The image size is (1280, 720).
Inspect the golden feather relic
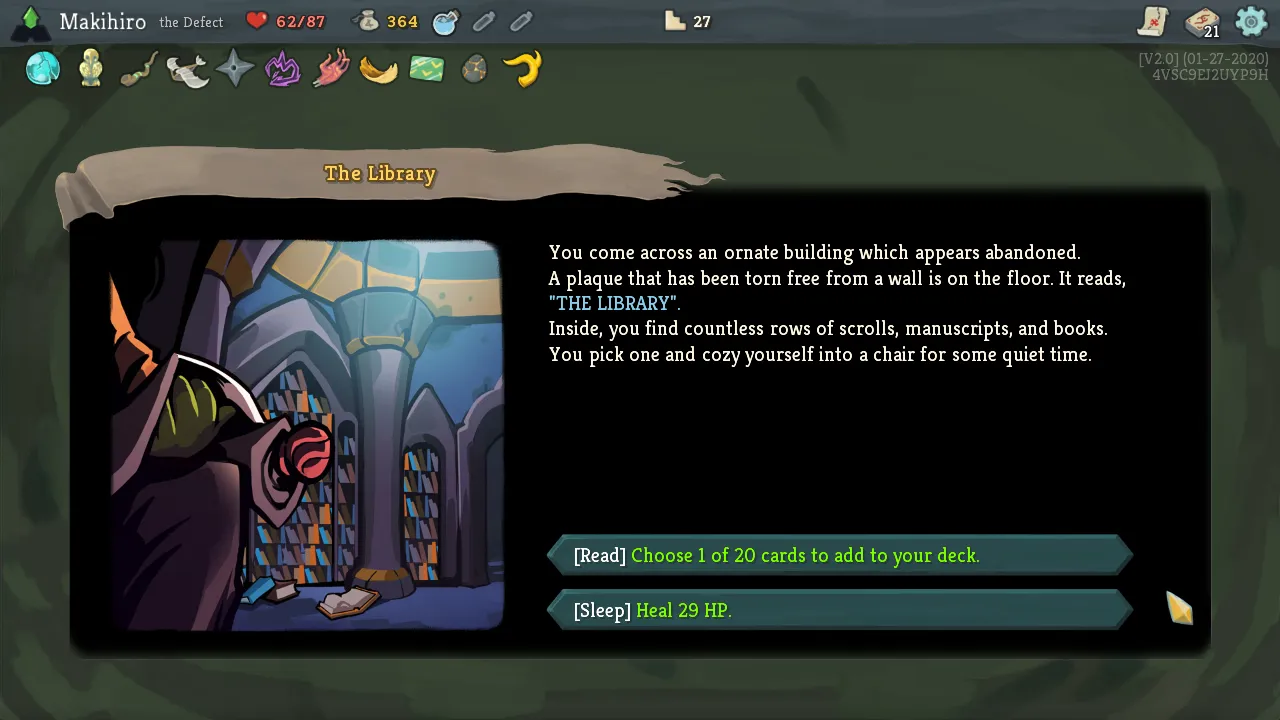click(x=379, y=70)
